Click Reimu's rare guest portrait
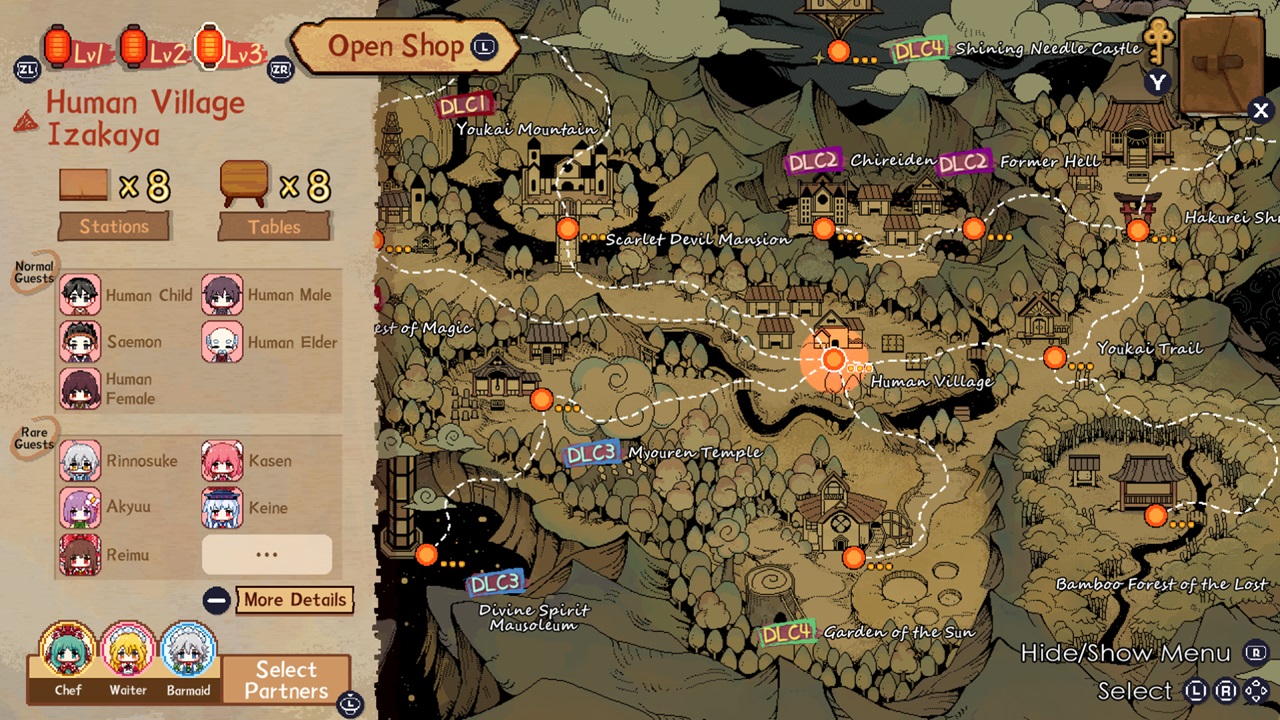The image size is (1280, 720). (80, 554)
